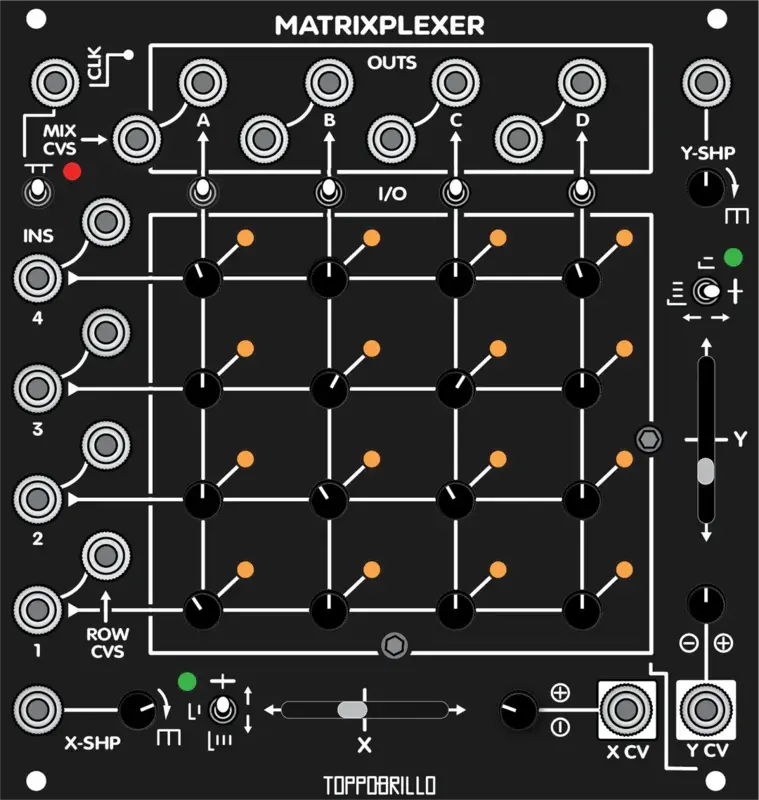Screen dimensions: 759x800
Task: Adjust the knob above the Y CV jack
Action: (706, 605)
